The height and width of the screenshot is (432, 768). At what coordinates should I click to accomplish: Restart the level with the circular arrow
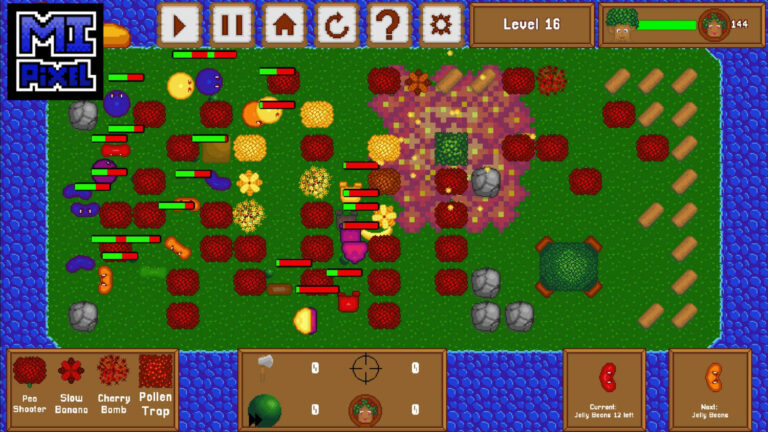pos(337,24)
